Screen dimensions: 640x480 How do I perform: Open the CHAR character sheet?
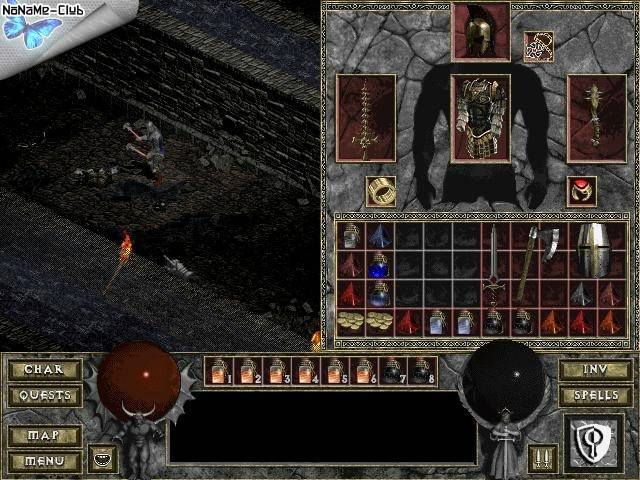[44, 369]
